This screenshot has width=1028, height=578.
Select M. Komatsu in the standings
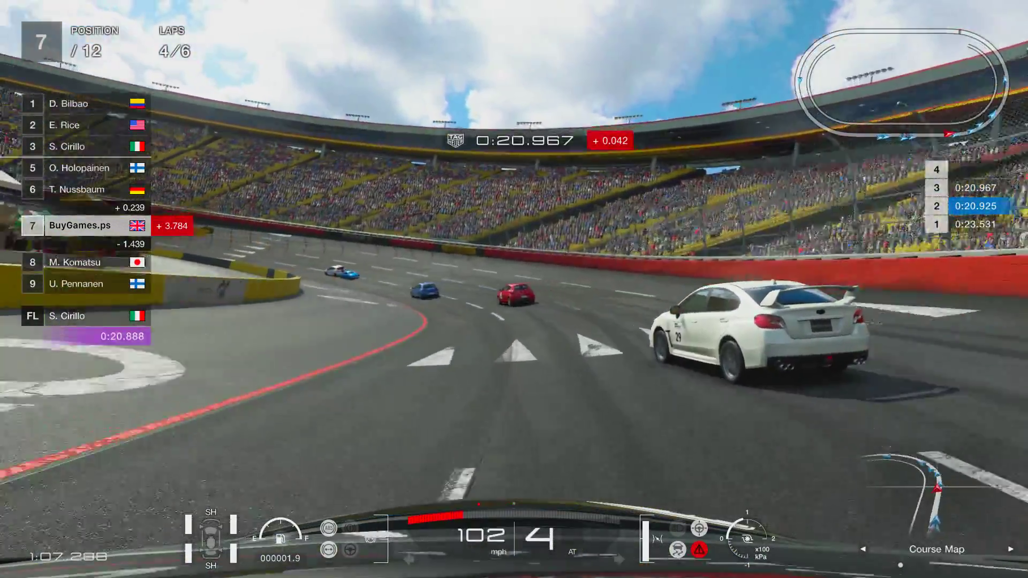click(85, 262)
